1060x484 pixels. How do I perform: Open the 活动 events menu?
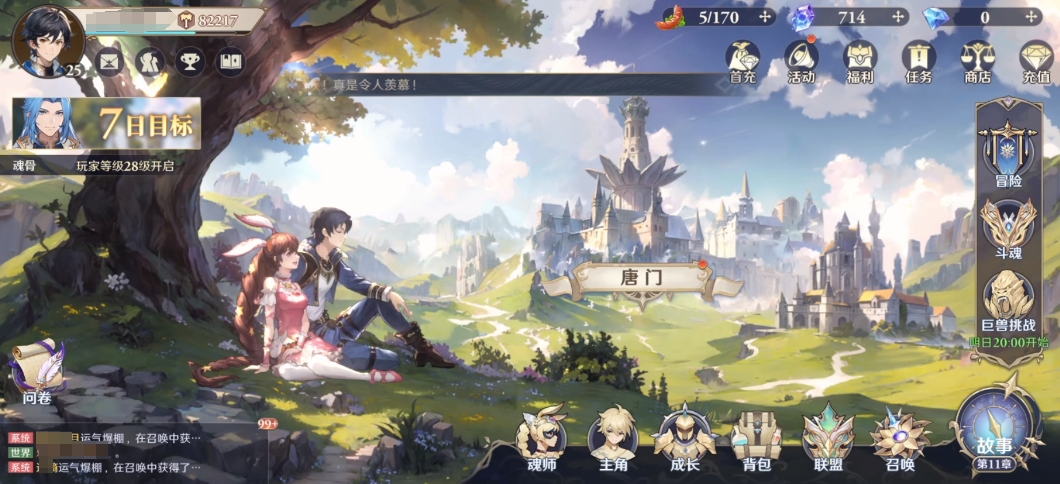[x=801, y=60]
